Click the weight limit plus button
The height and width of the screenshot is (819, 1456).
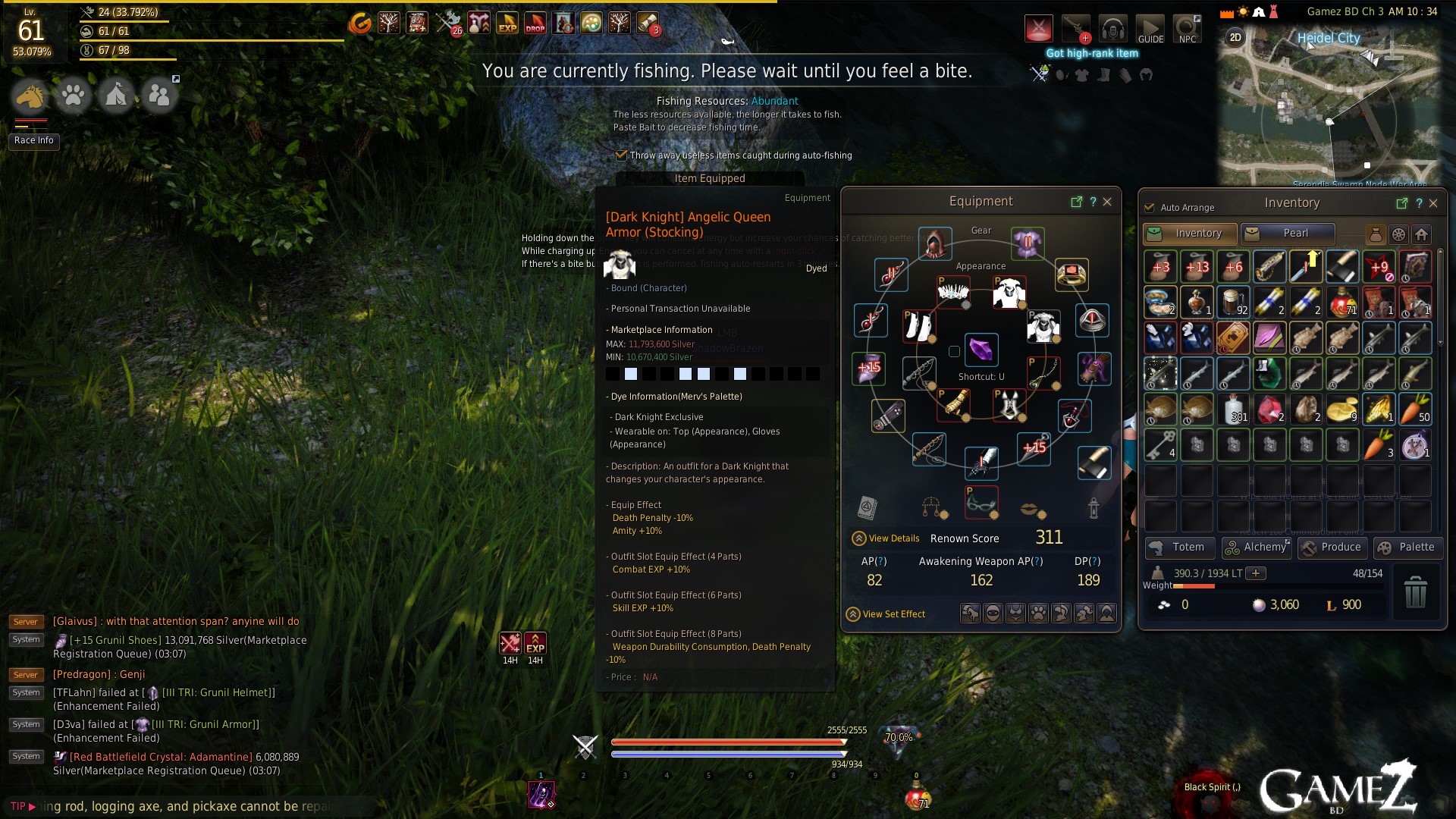(1256, 573)
